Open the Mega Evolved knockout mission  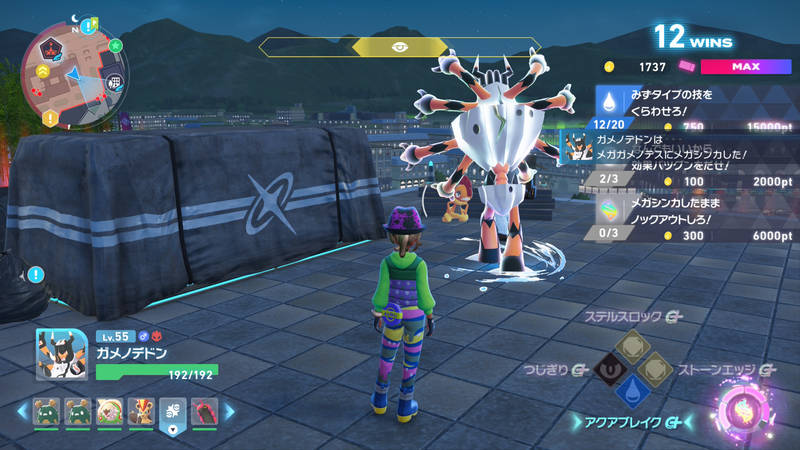(x=680, y=209)
